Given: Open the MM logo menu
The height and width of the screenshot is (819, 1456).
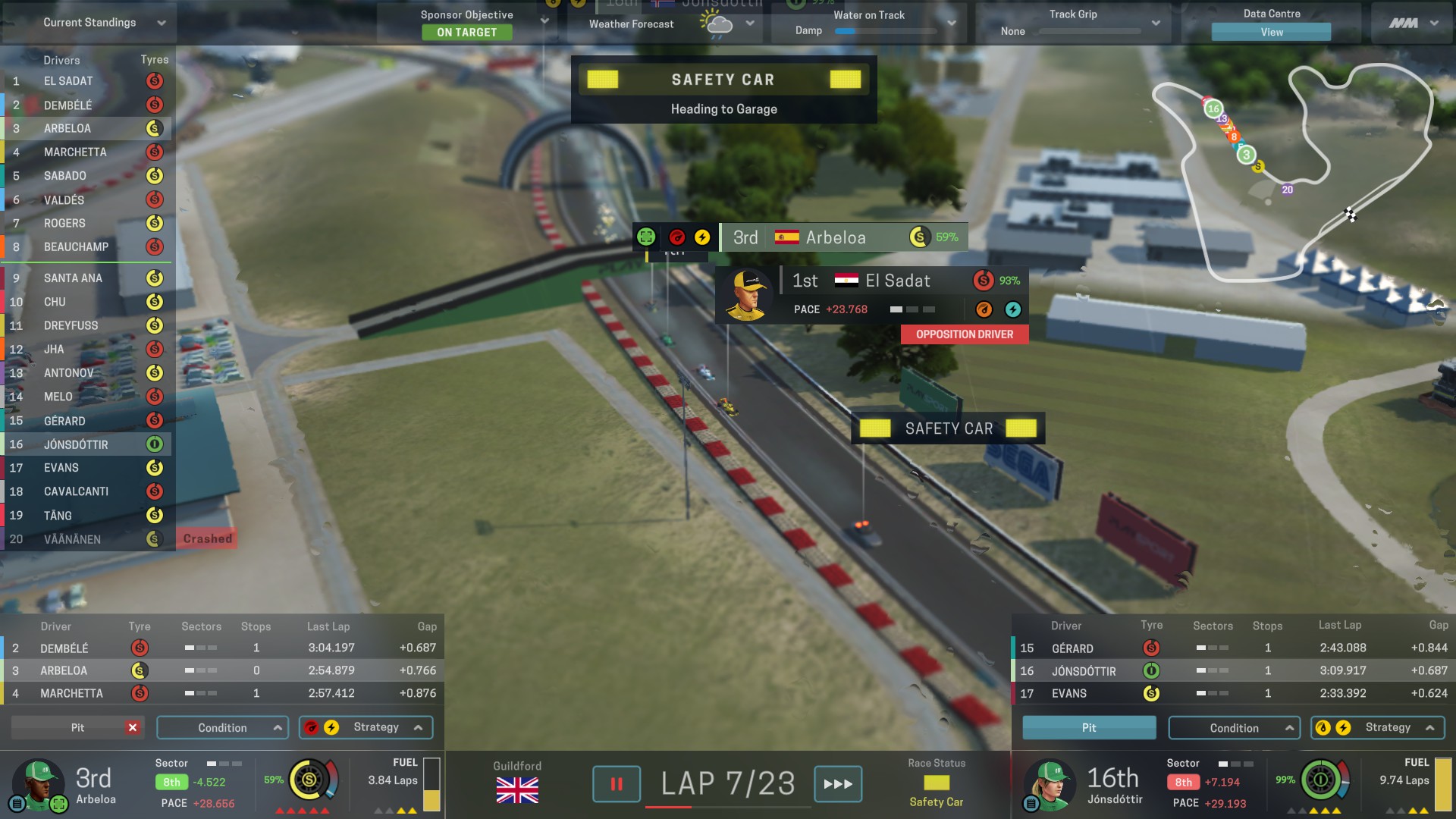Looking at the screenshot, I should 1413,24.
